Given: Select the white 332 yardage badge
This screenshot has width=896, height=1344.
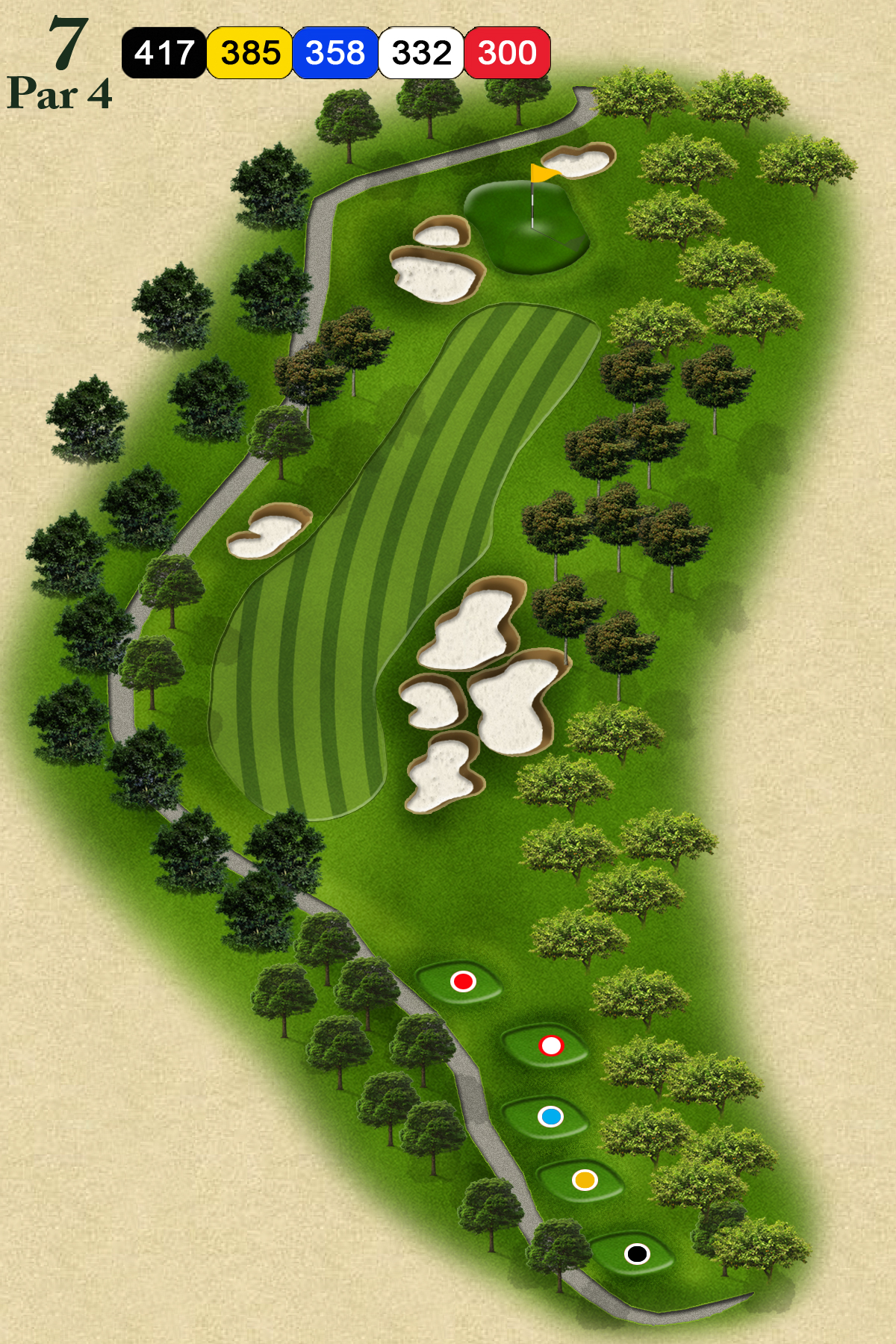Looking at the screenshot, I should coord(421,53).
